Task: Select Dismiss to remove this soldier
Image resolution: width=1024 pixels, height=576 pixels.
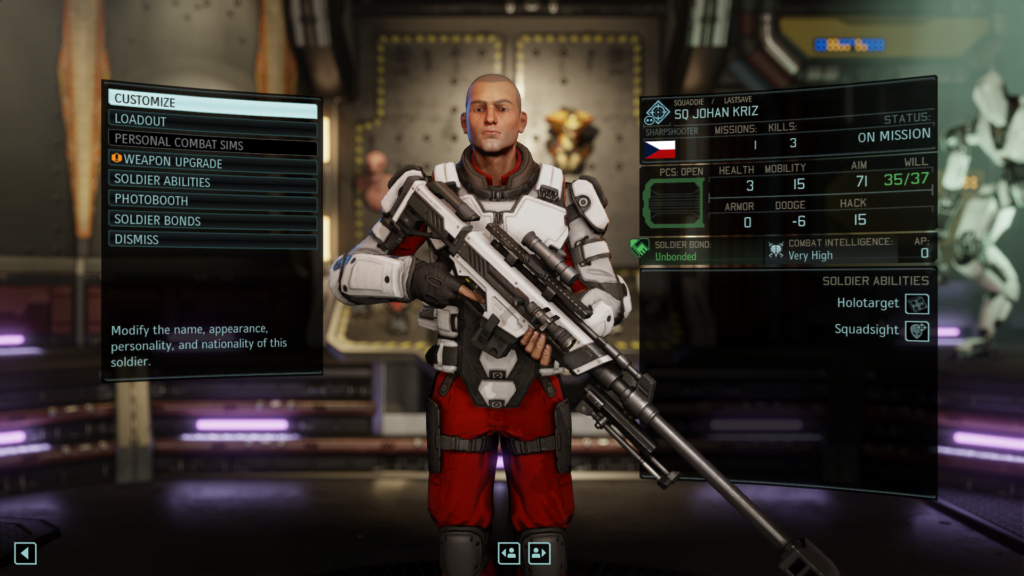Action: [212, 239]
